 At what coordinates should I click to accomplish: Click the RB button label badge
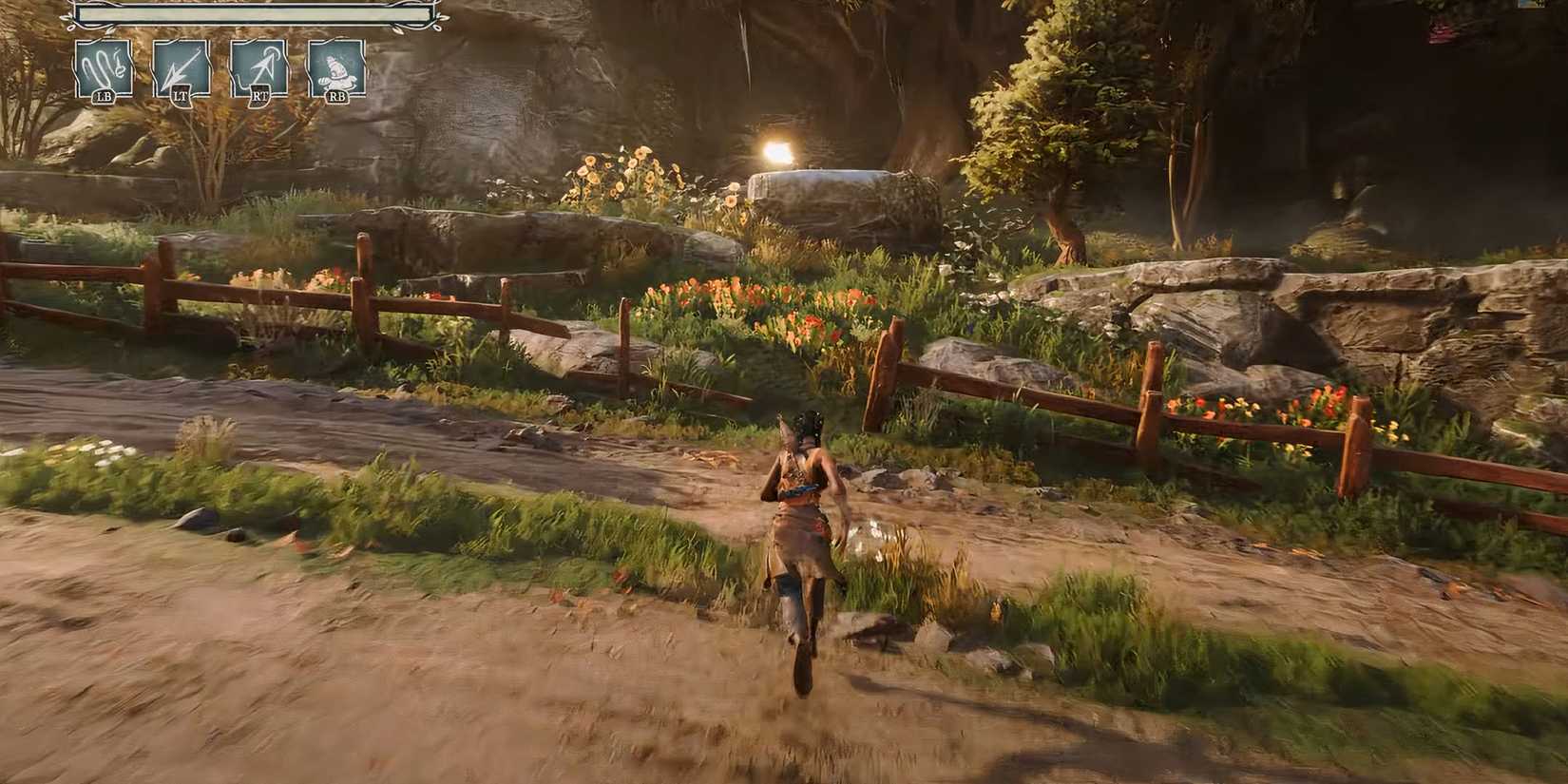(336, 96)
